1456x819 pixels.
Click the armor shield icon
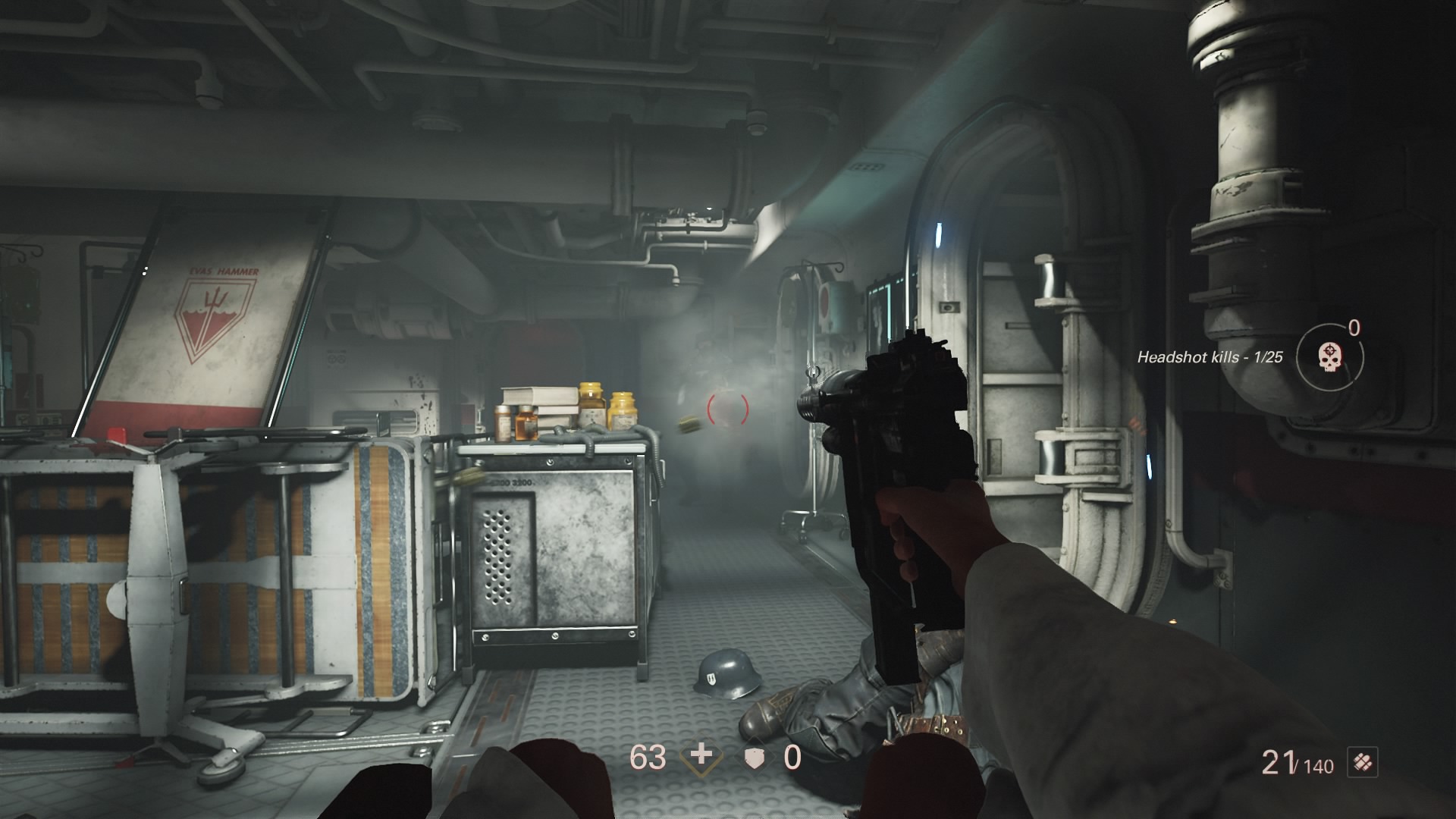[754, 758]
